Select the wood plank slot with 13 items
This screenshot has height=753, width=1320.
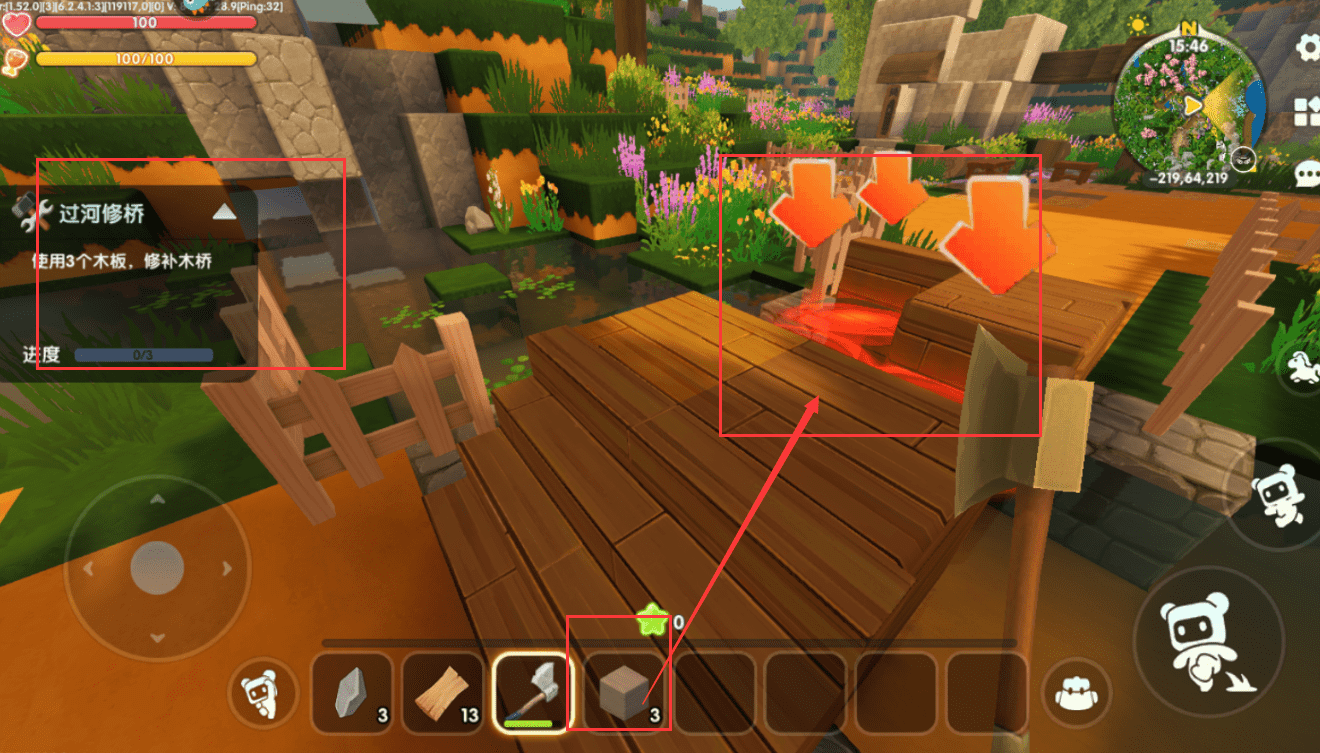coord(443,692)
